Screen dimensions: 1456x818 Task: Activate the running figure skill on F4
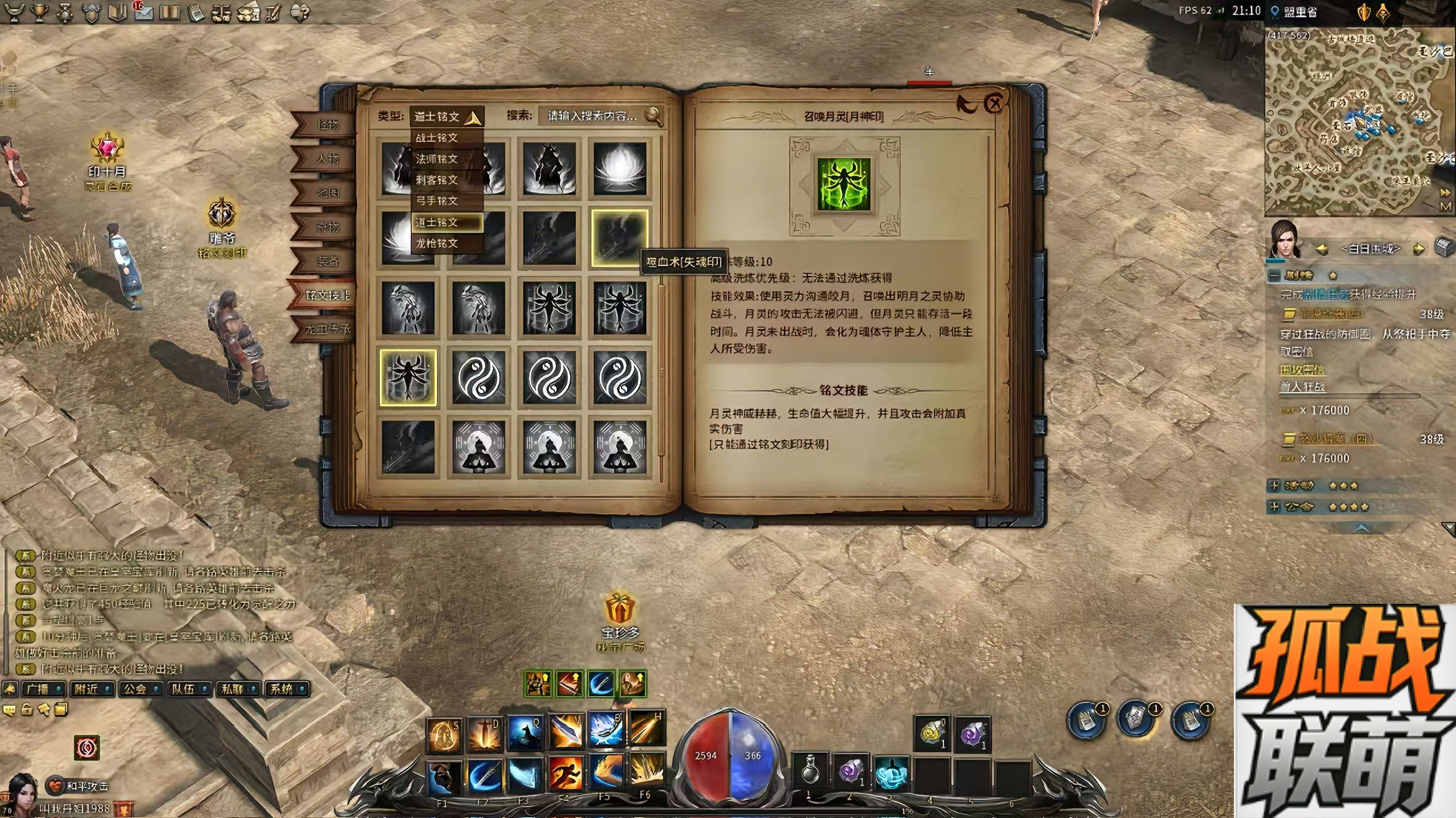tap(564, 774)
